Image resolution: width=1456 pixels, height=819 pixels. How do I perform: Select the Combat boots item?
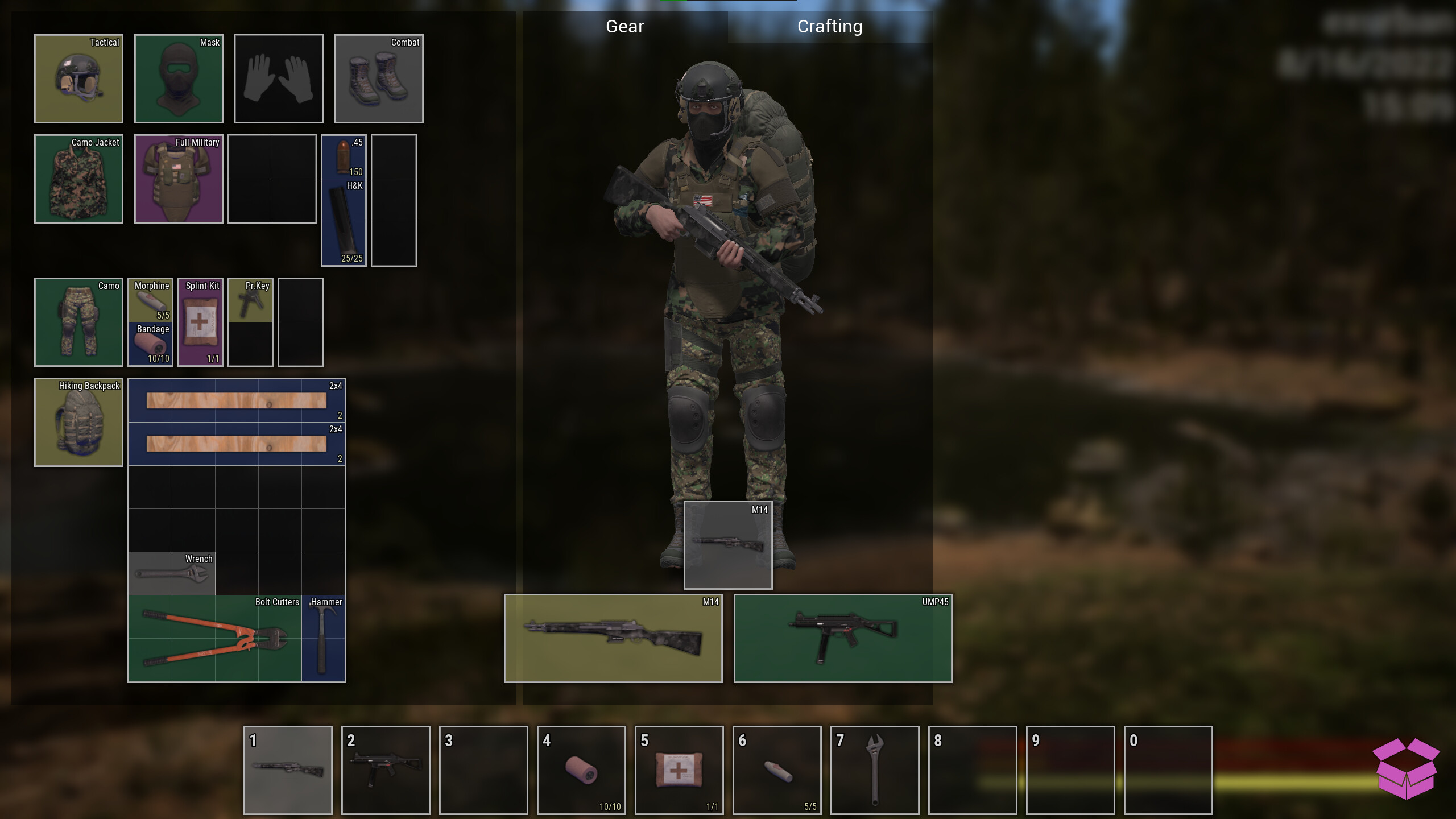378,78
